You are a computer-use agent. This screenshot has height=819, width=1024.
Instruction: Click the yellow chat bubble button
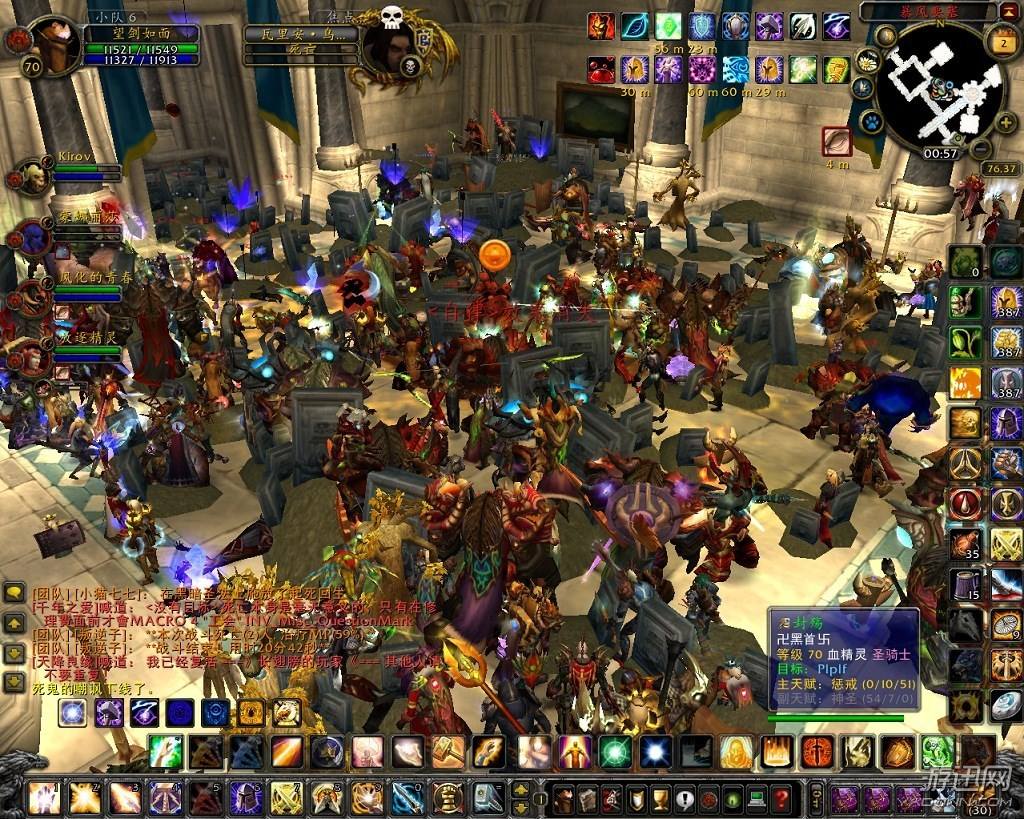(x=14, y=593)
